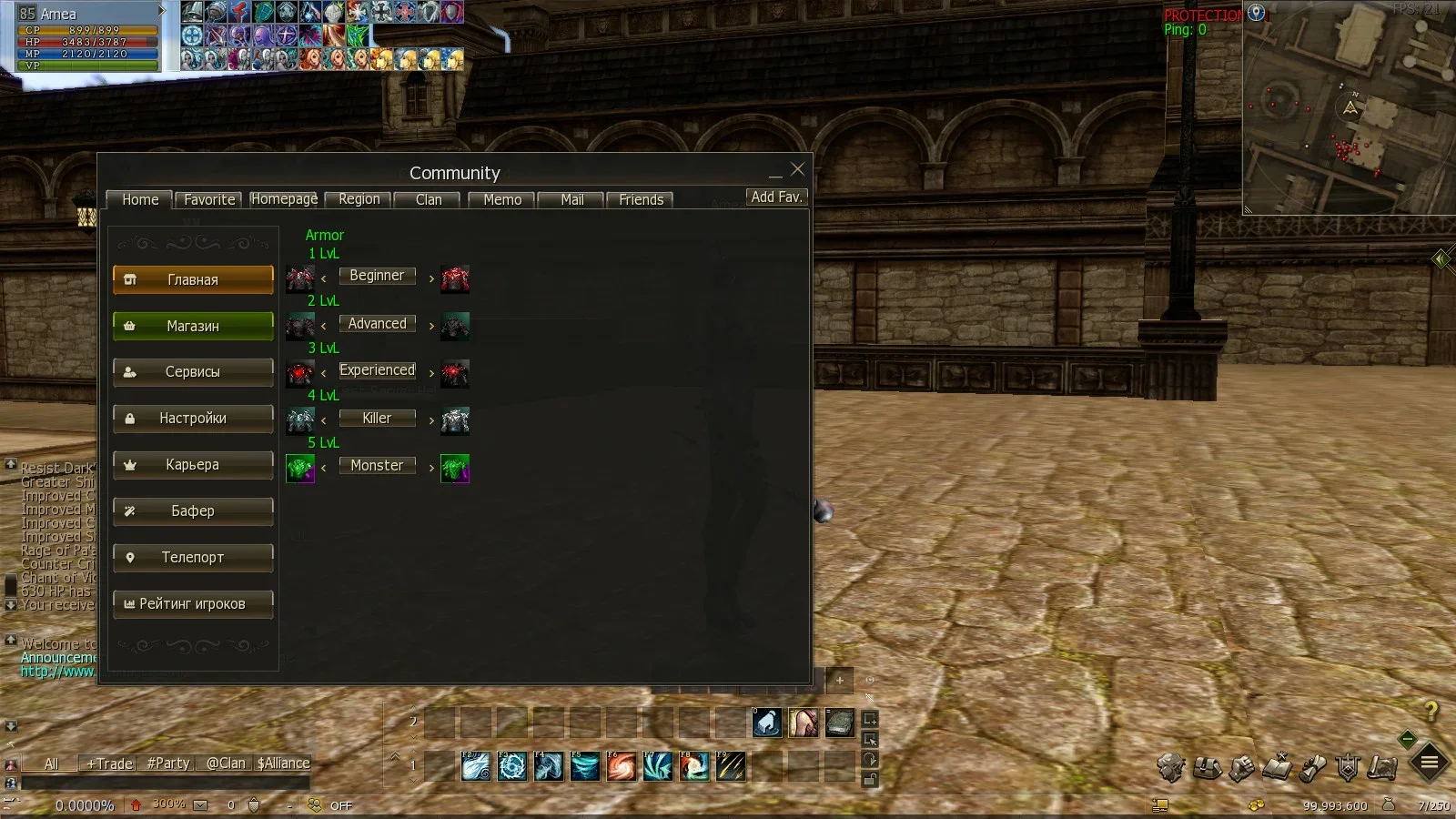The height and width of the screenshot is (819, 1456).
Task: Show the Рейтинг игроков player ranking
Action: pyautogui.click(x=193, y=604)
